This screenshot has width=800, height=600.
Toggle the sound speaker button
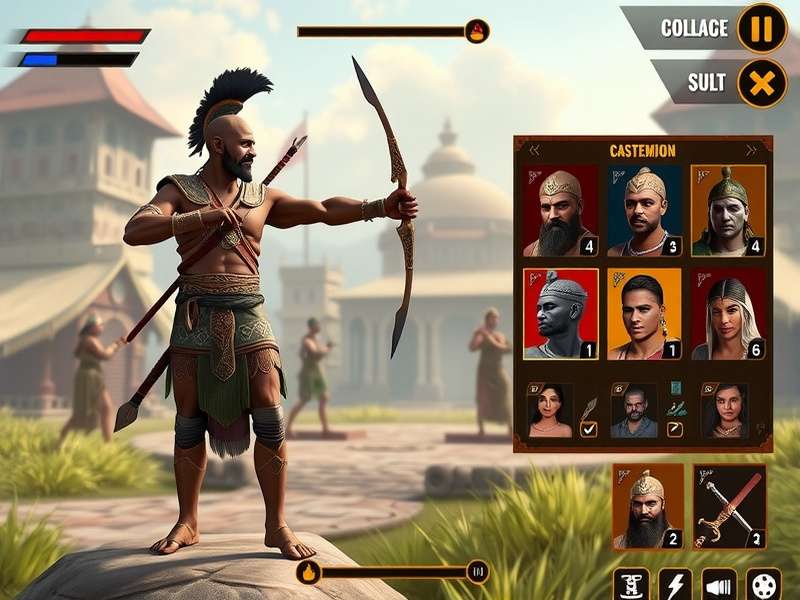[718, 585]
